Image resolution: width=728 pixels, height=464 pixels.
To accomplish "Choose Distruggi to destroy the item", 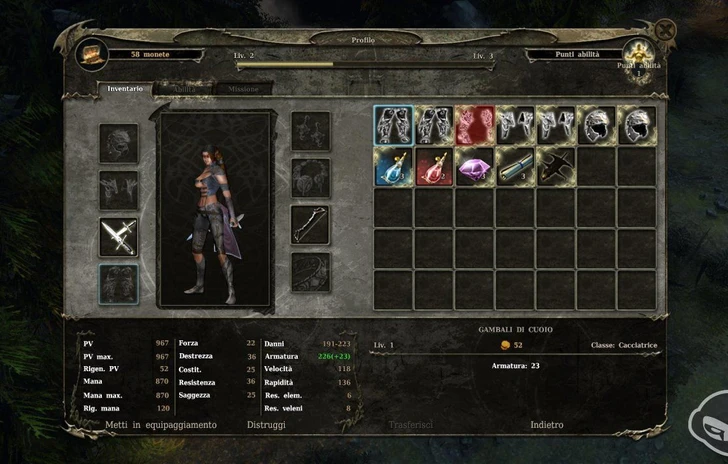I will [x=266, y=425].
